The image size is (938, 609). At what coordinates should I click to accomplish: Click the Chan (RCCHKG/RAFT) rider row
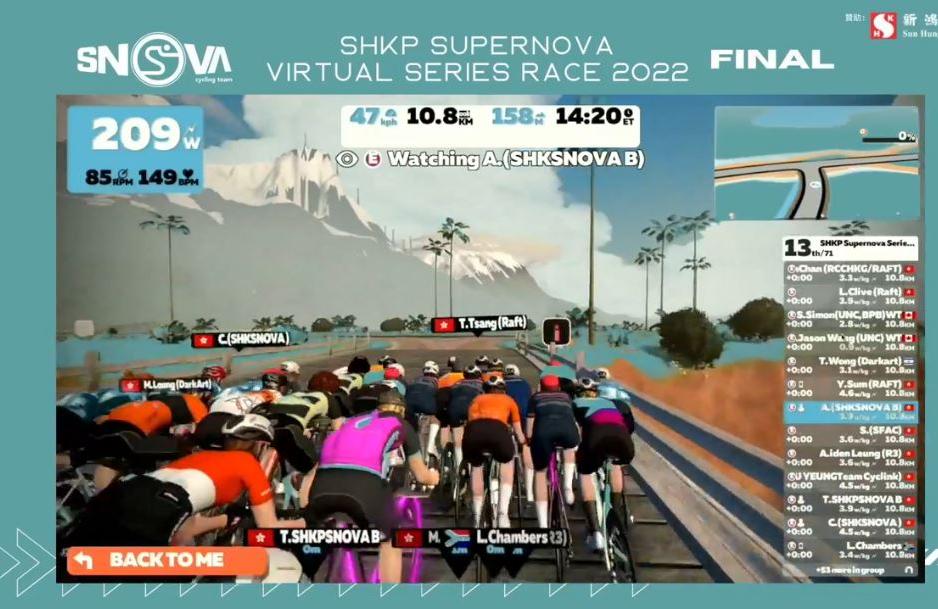point(851,273)
